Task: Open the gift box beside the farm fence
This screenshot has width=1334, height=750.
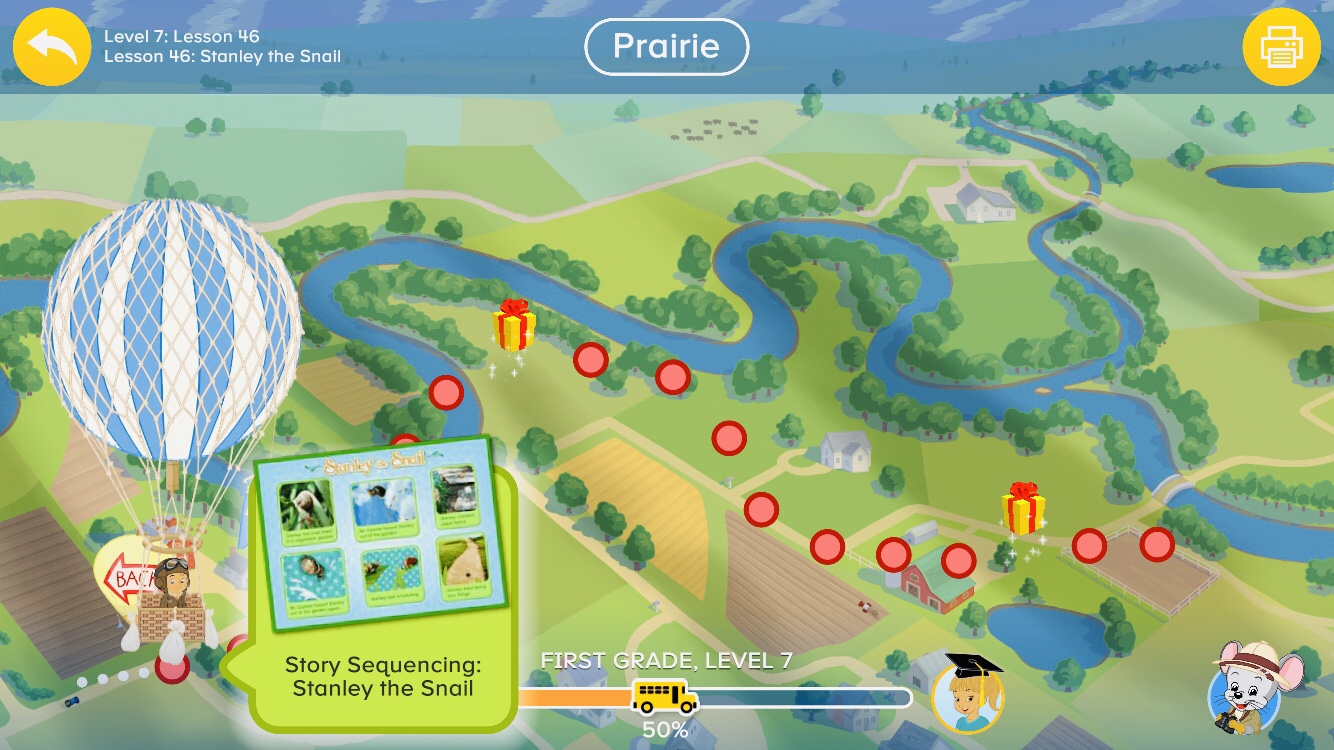Action: point(1022,510)
